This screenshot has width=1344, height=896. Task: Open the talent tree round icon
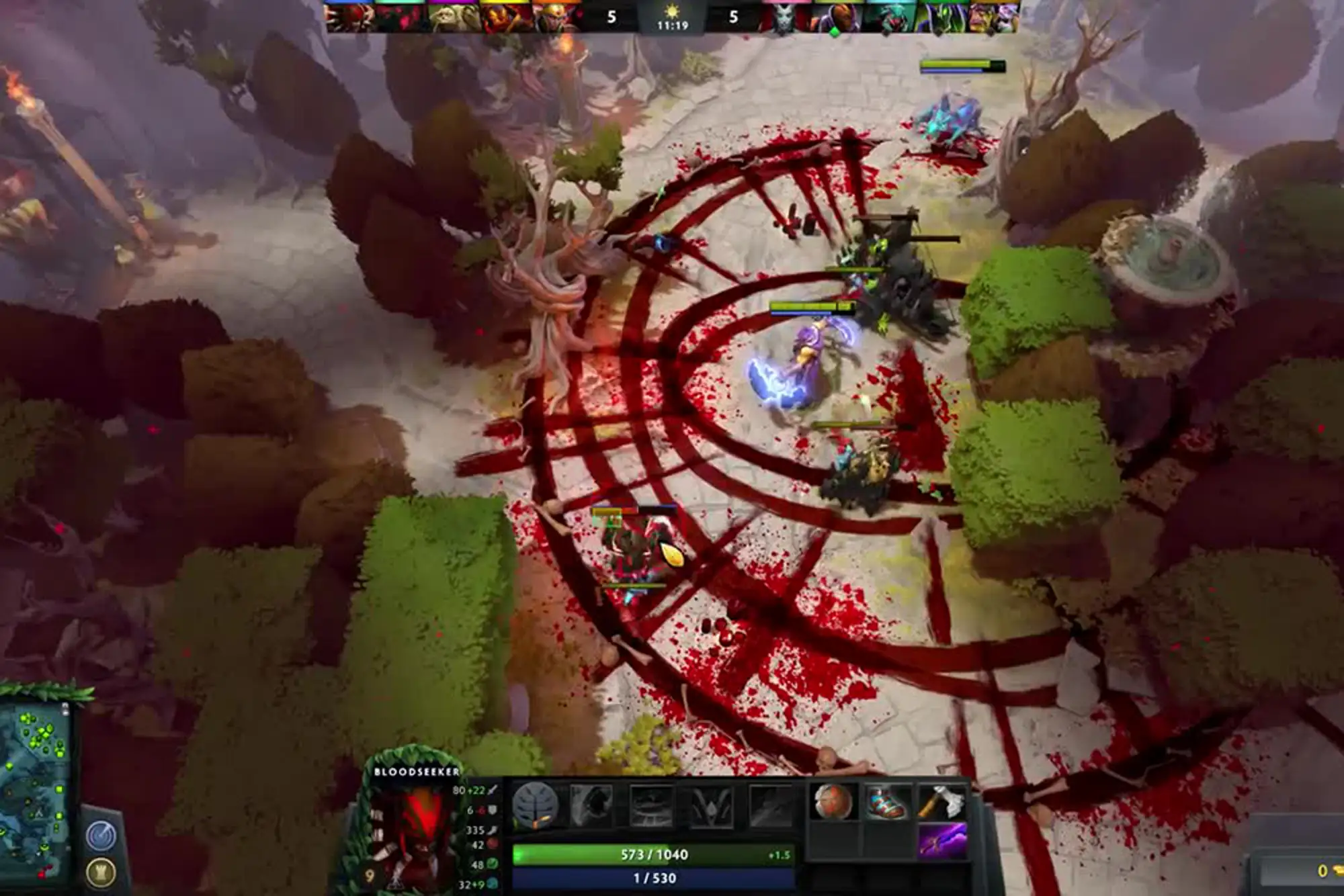click(535, 805)
